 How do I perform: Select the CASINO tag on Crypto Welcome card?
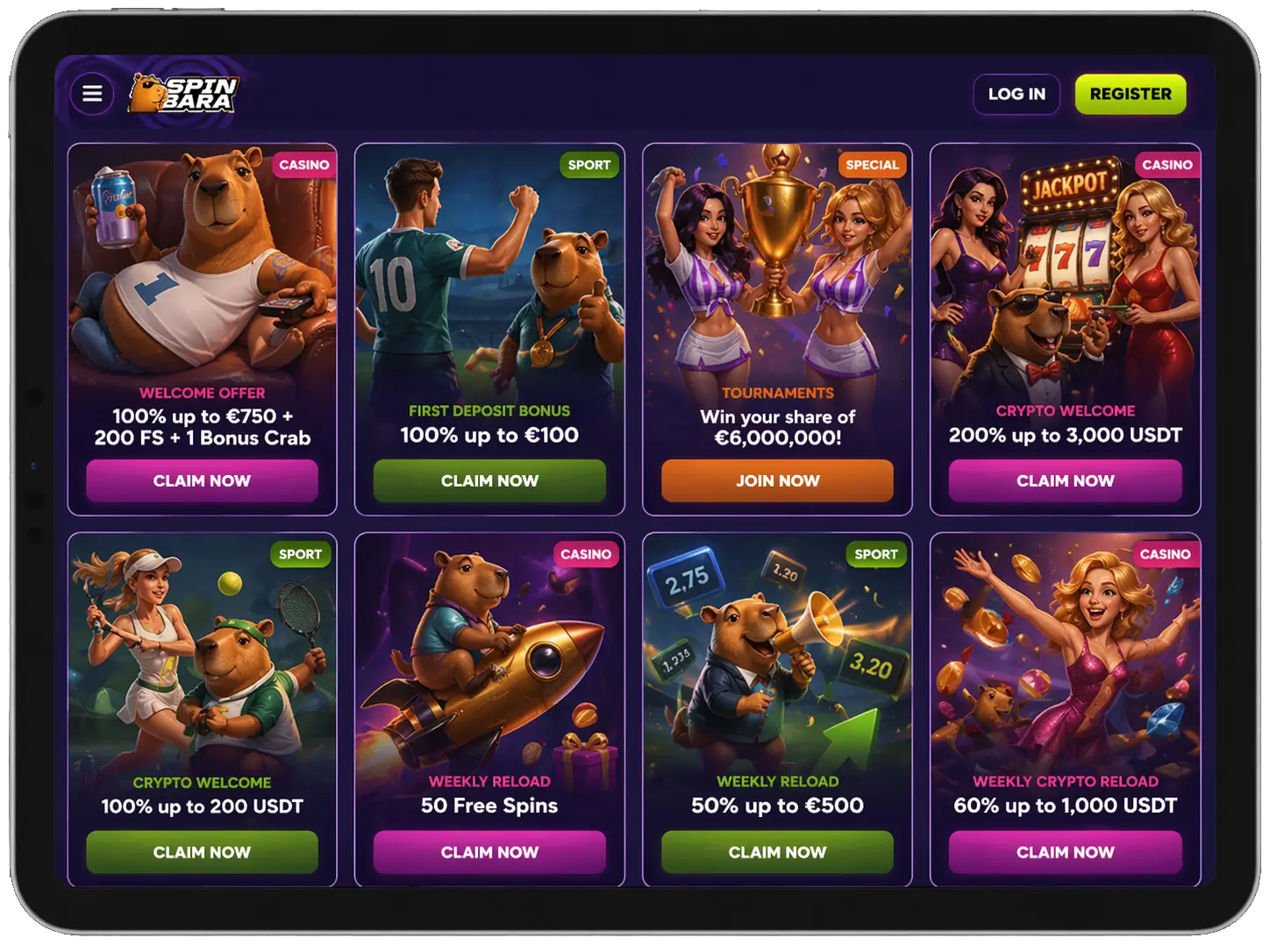coord(1167,164)
